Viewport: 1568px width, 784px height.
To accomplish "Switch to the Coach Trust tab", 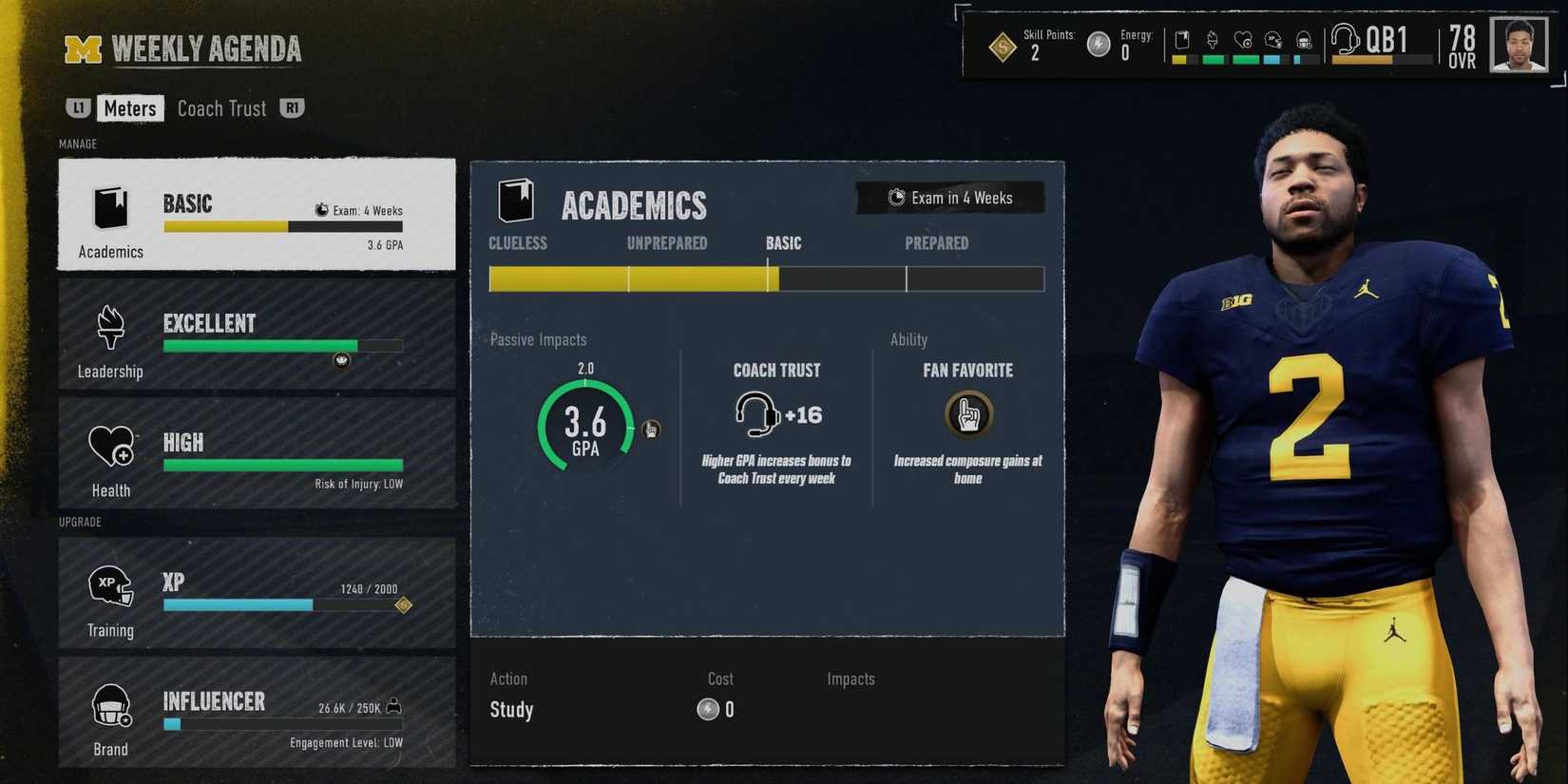I will [221, 107].
